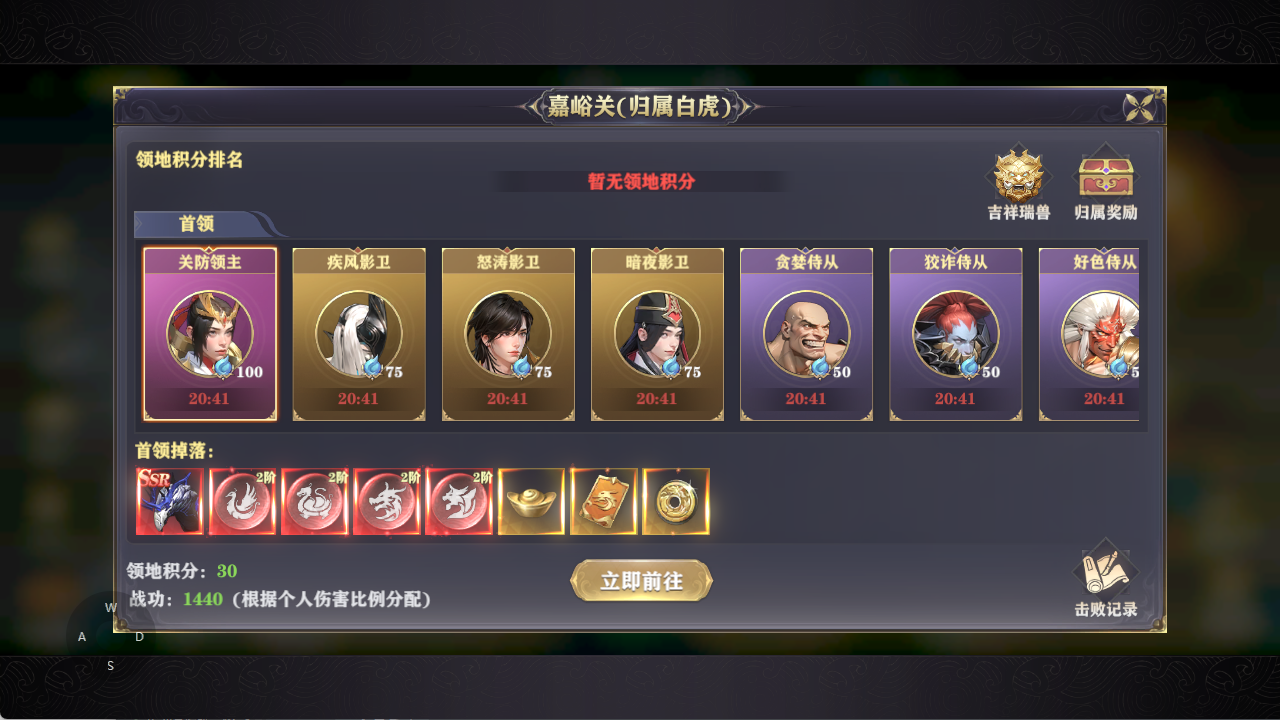
Task: Select the 疾风影卫 boss card
Action: (358, 333)
